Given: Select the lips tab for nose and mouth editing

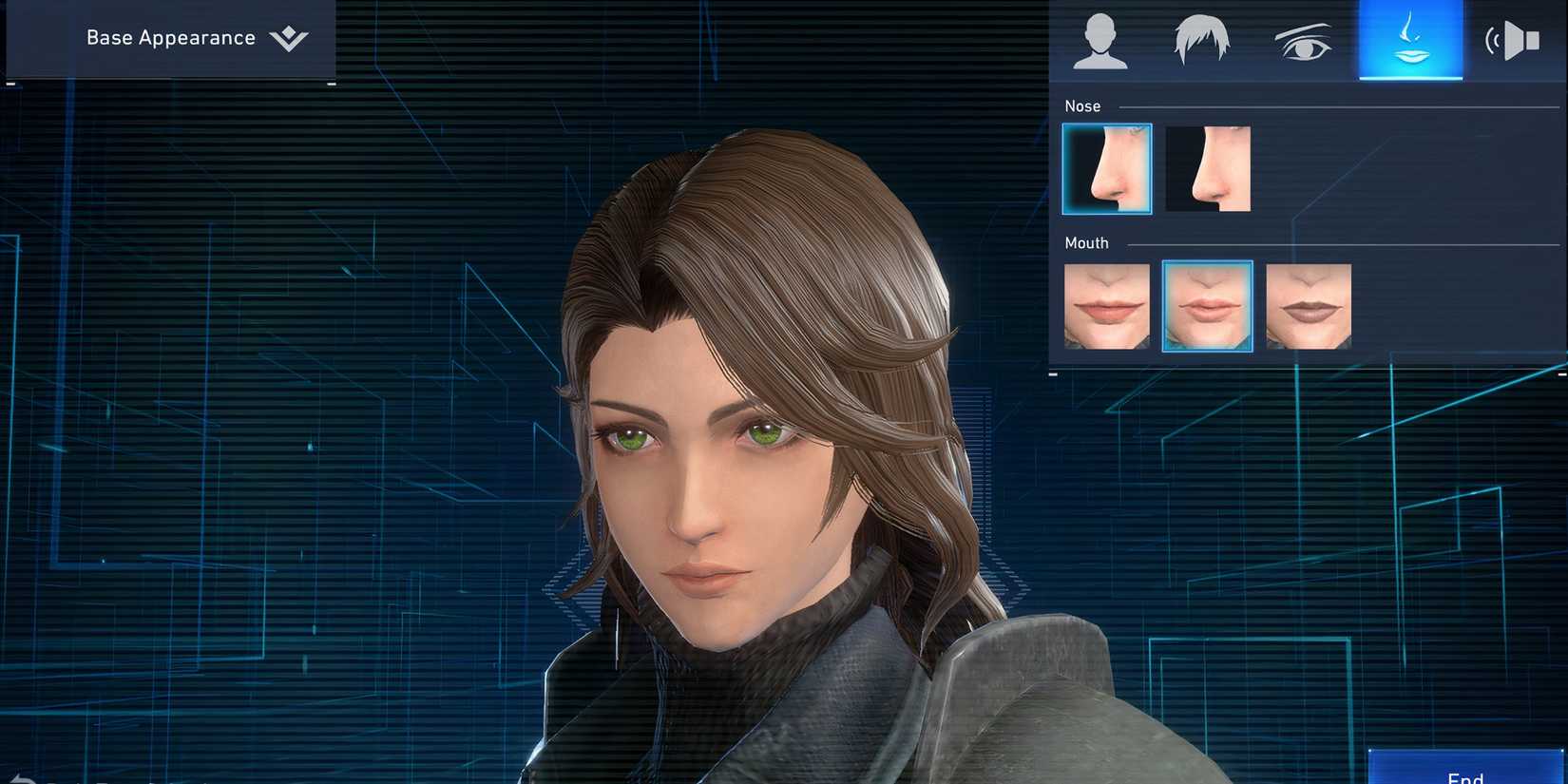Looking at the screenshot, I should 1410,40.
